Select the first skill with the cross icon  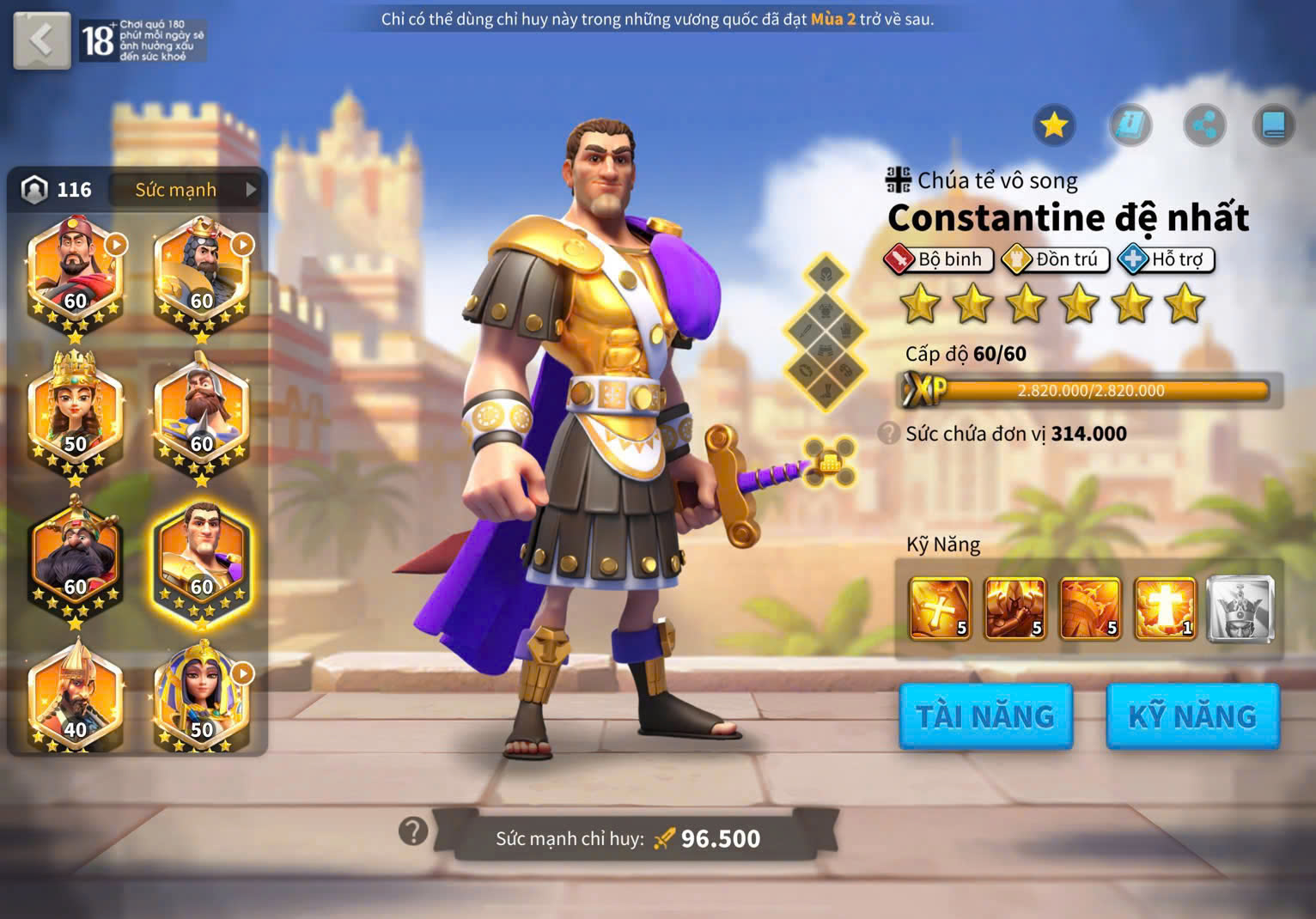pyautogui.click(x=940, y=609)
